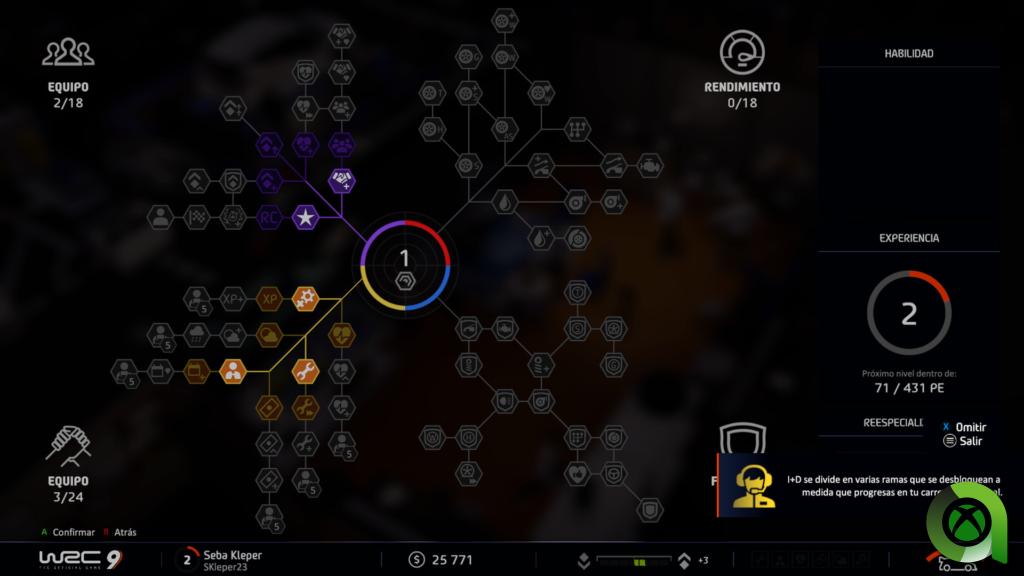Pick the orange sun-and-cloud weather node
The width and height of the screenshot is (1024, 576).
click(268, 334)
